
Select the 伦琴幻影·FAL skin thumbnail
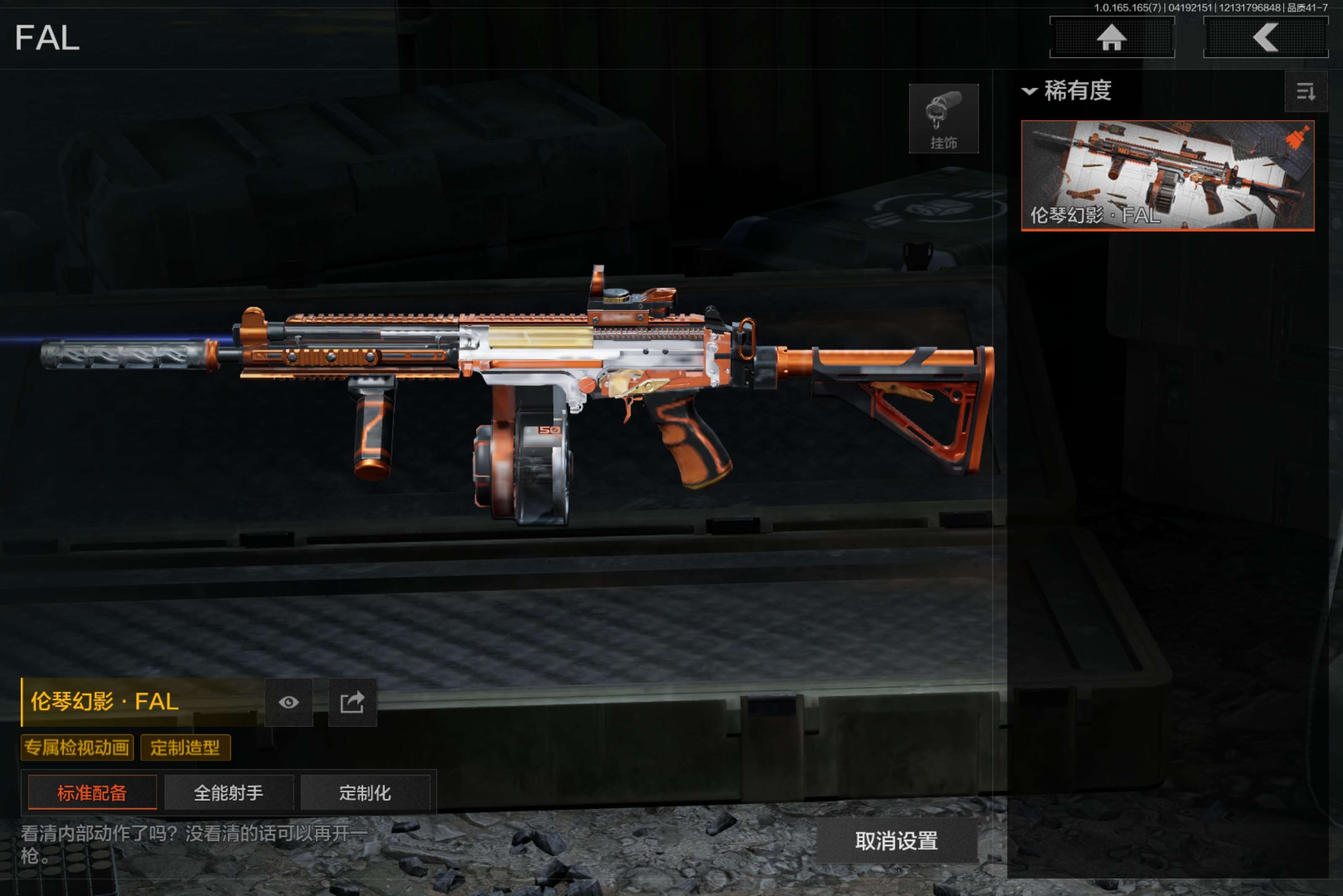(x=1168, y=175)
